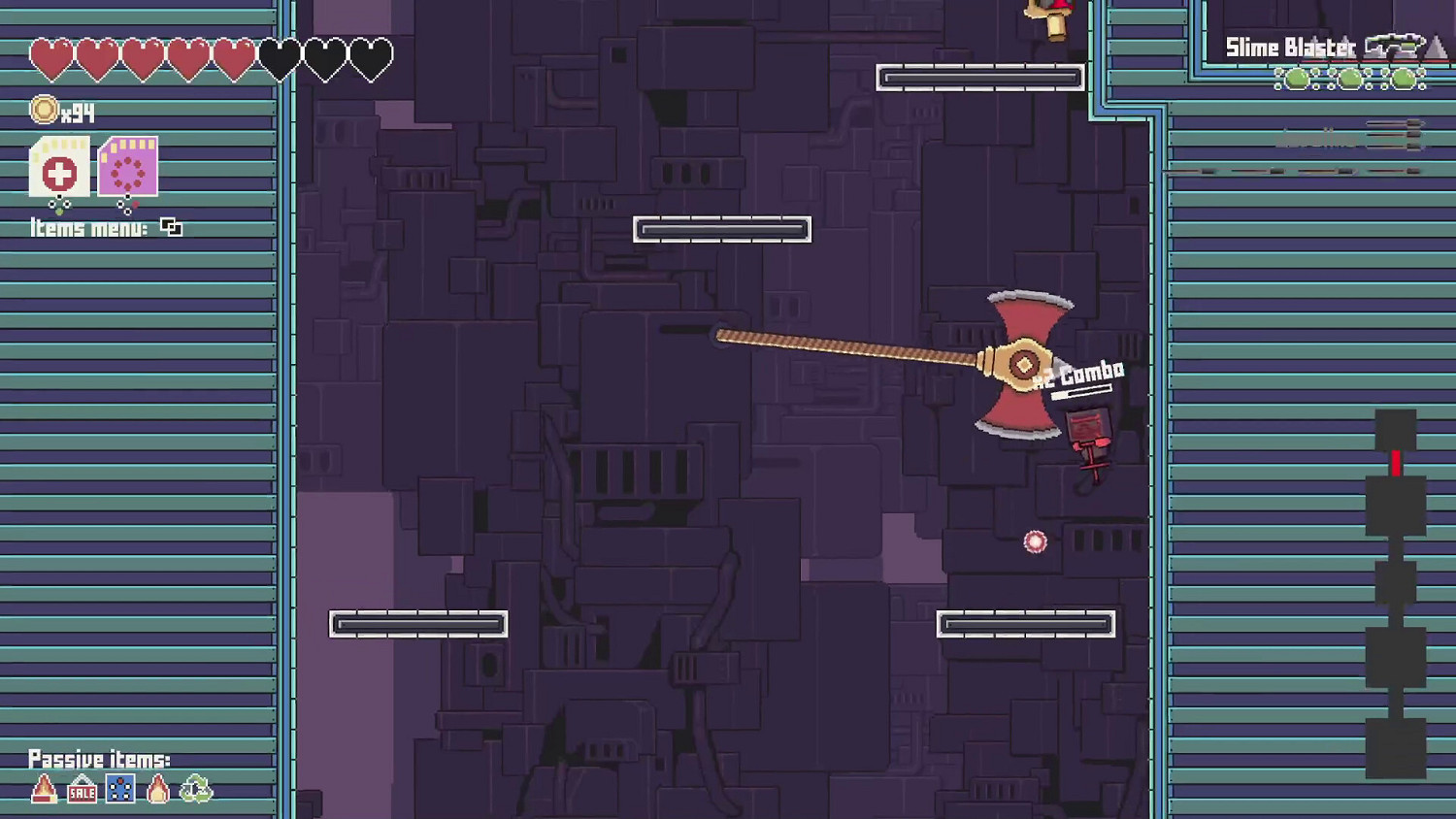Click the Slime Blaster weapon icon
The height and width of the screenshot is (819, 1456).
(1394, 45)
